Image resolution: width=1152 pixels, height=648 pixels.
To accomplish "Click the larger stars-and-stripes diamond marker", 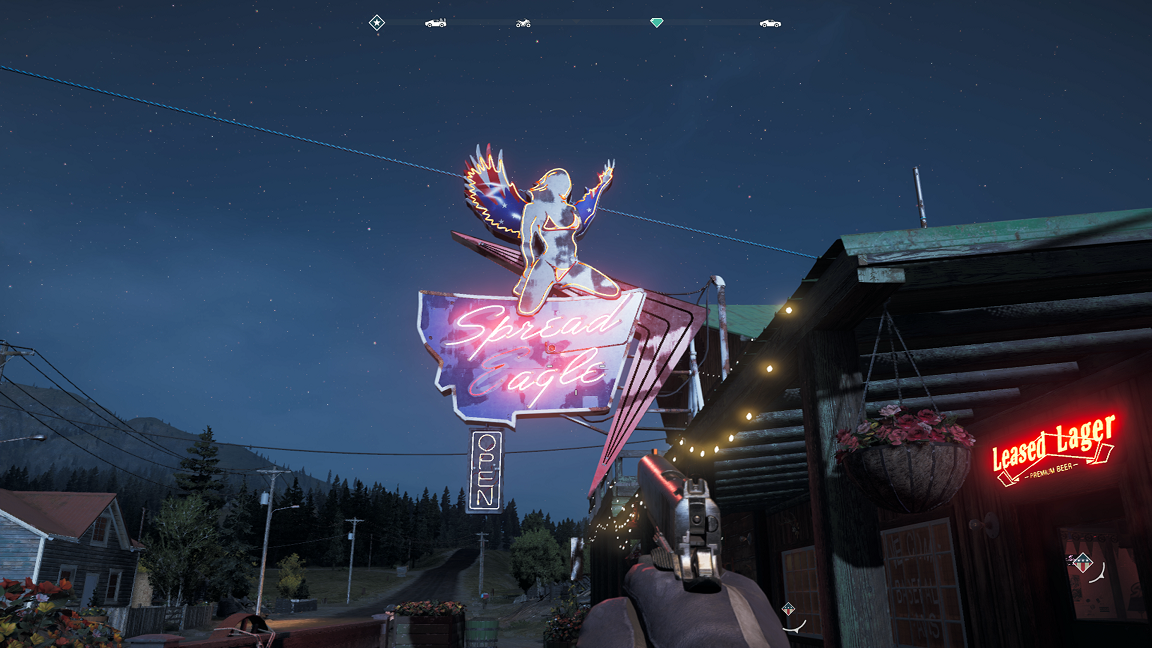I will [x=1081, y=562].
